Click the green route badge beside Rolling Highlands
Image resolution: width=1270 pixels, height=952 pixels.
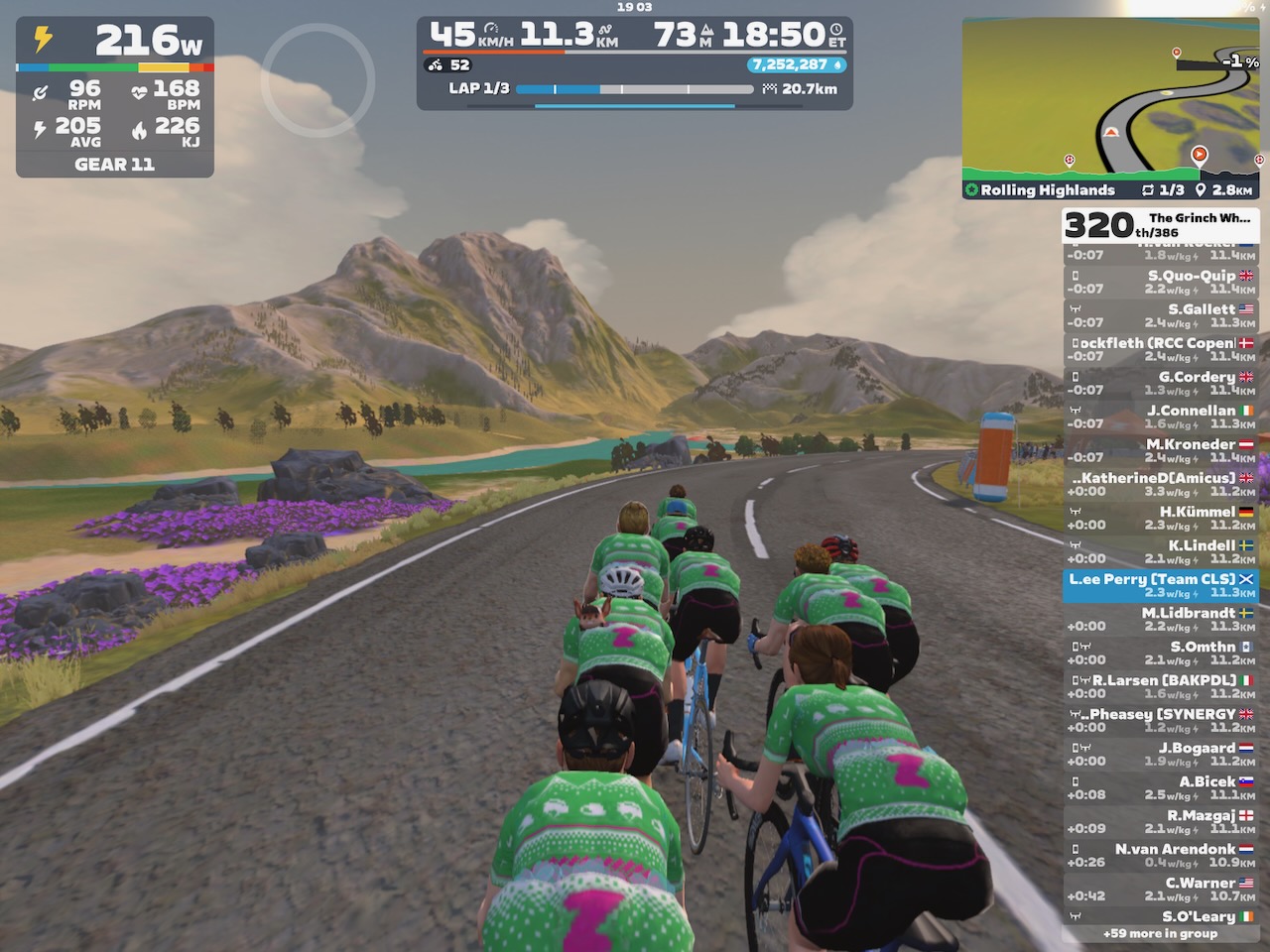point(970,189)
